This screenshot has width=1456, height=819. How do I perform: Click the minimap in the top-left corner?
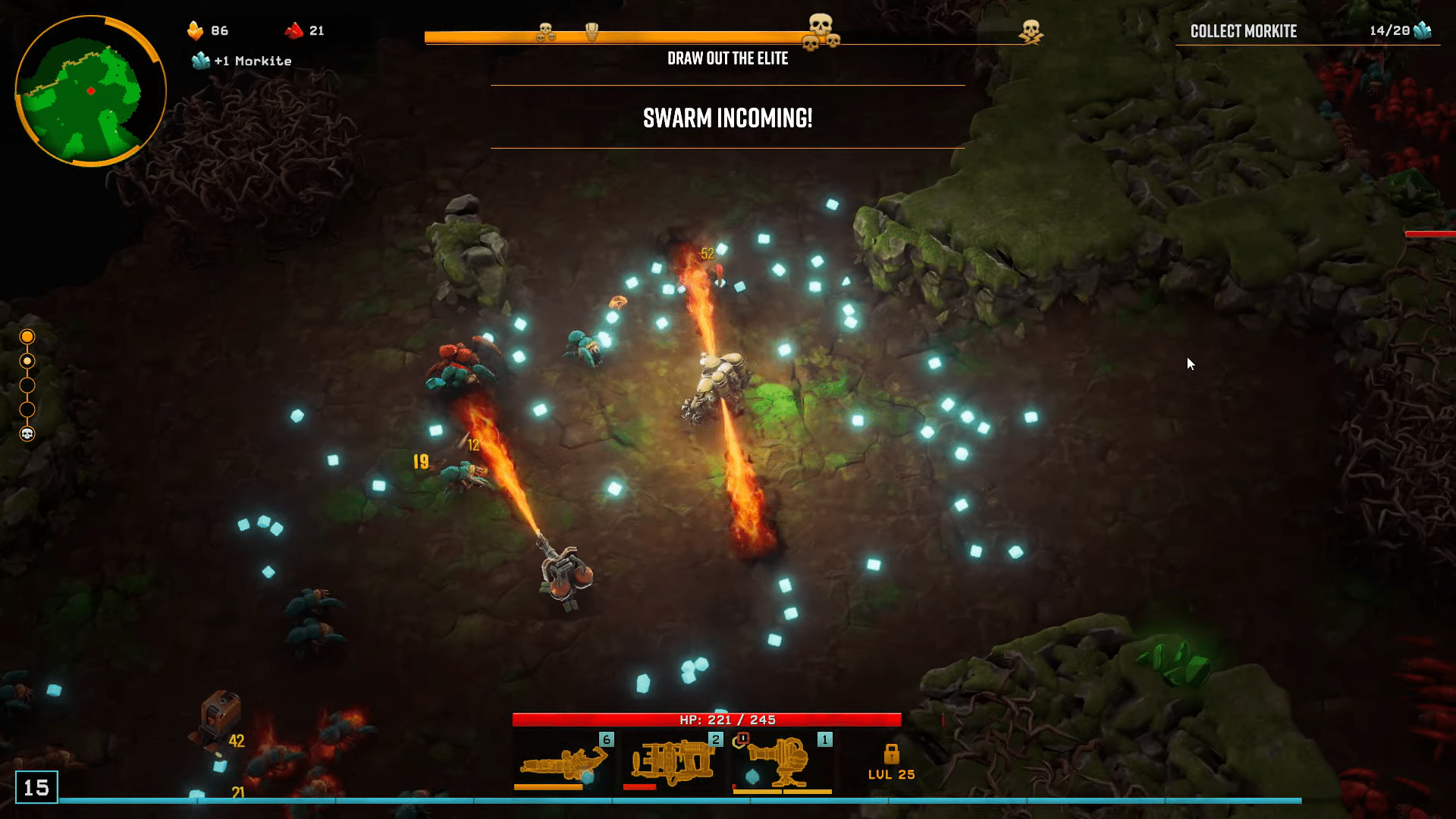pos(89,89)
